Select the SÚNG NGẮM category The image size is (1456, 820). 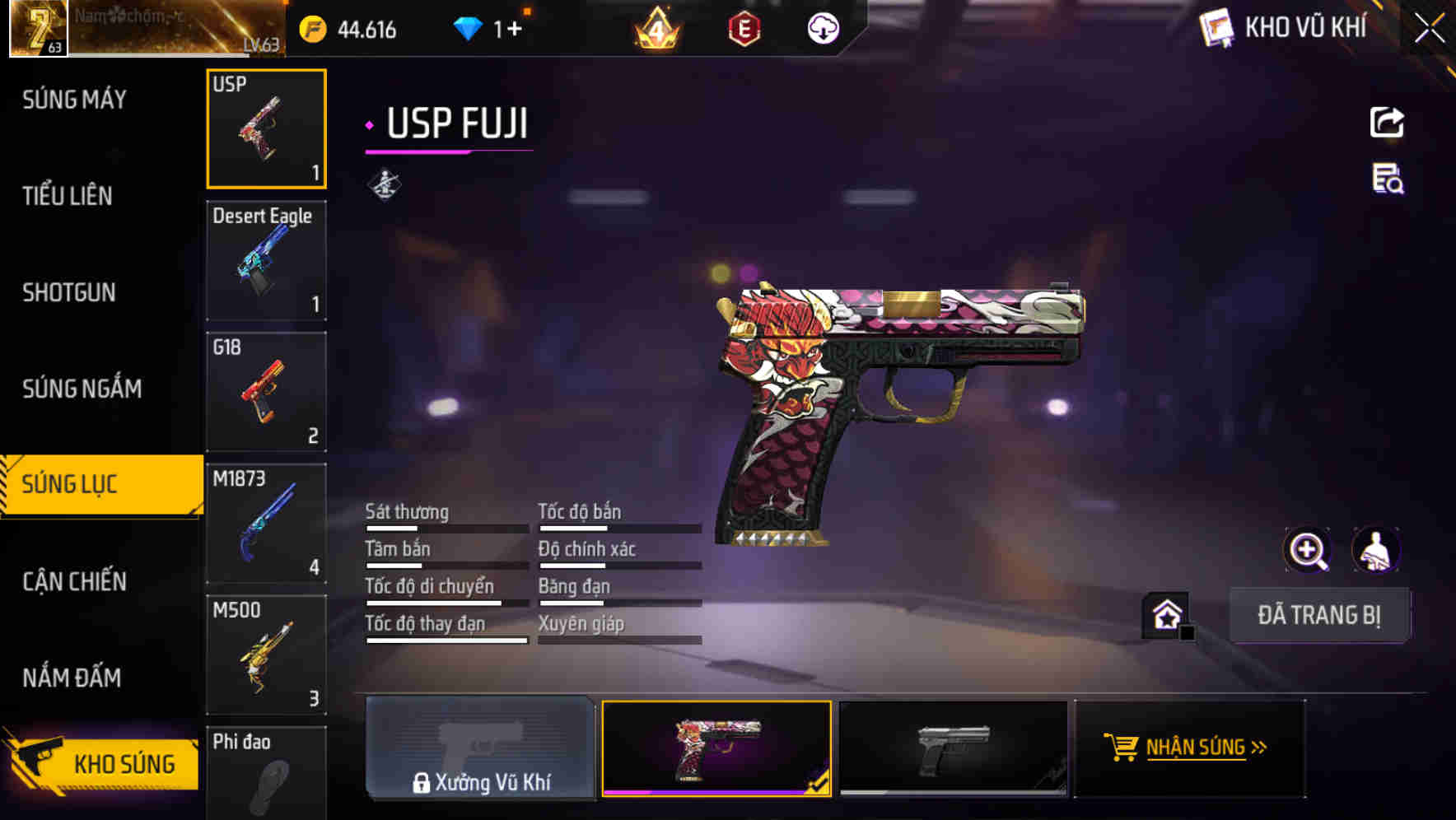point(80,389)
